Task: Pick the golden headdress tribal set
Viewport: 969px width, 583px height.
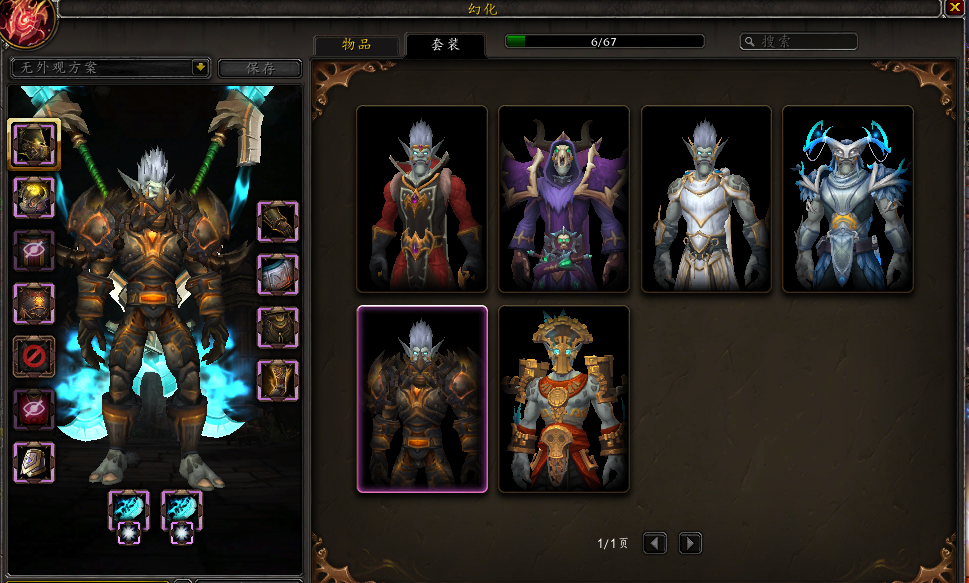Action: click(564, 399)
